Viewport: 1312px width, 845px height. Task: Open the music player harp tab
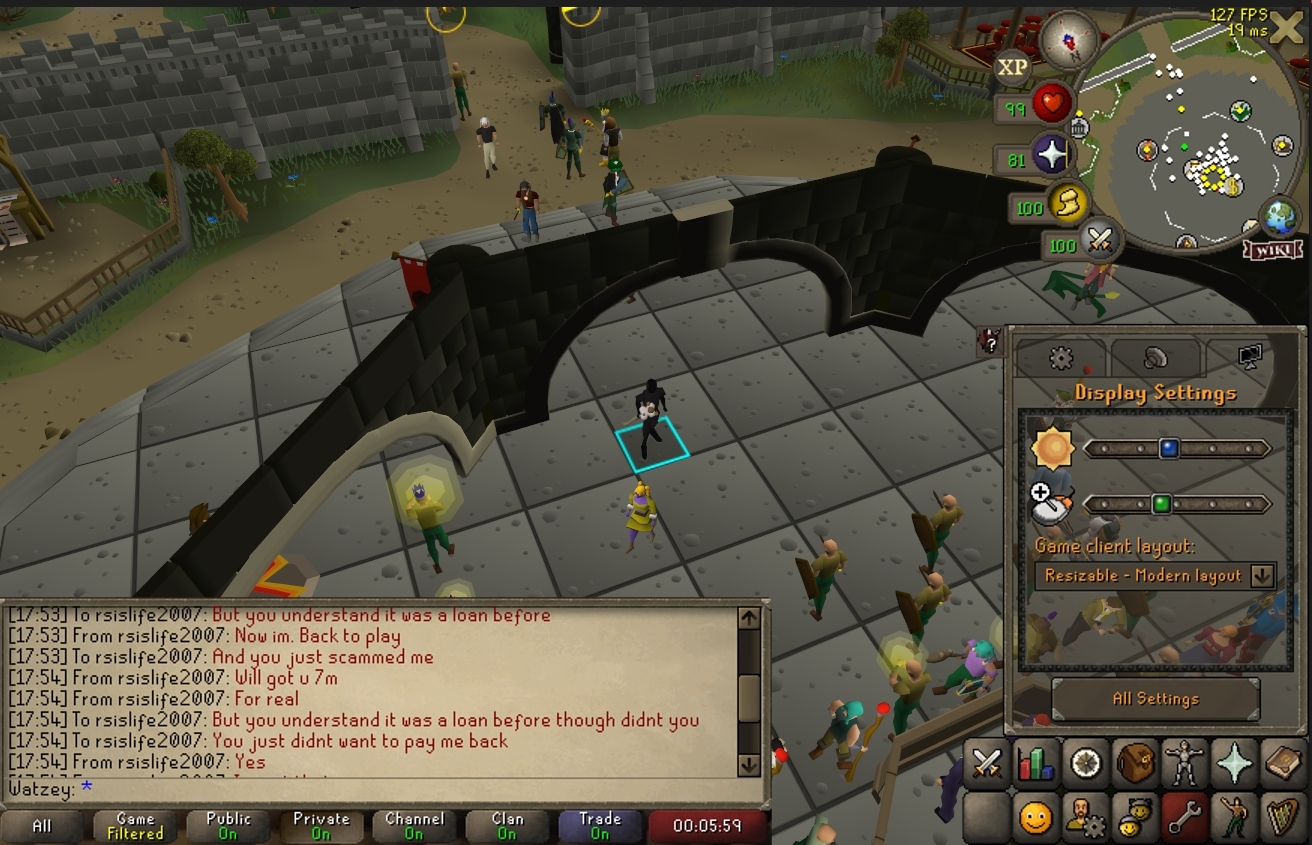coord(1283,818)
